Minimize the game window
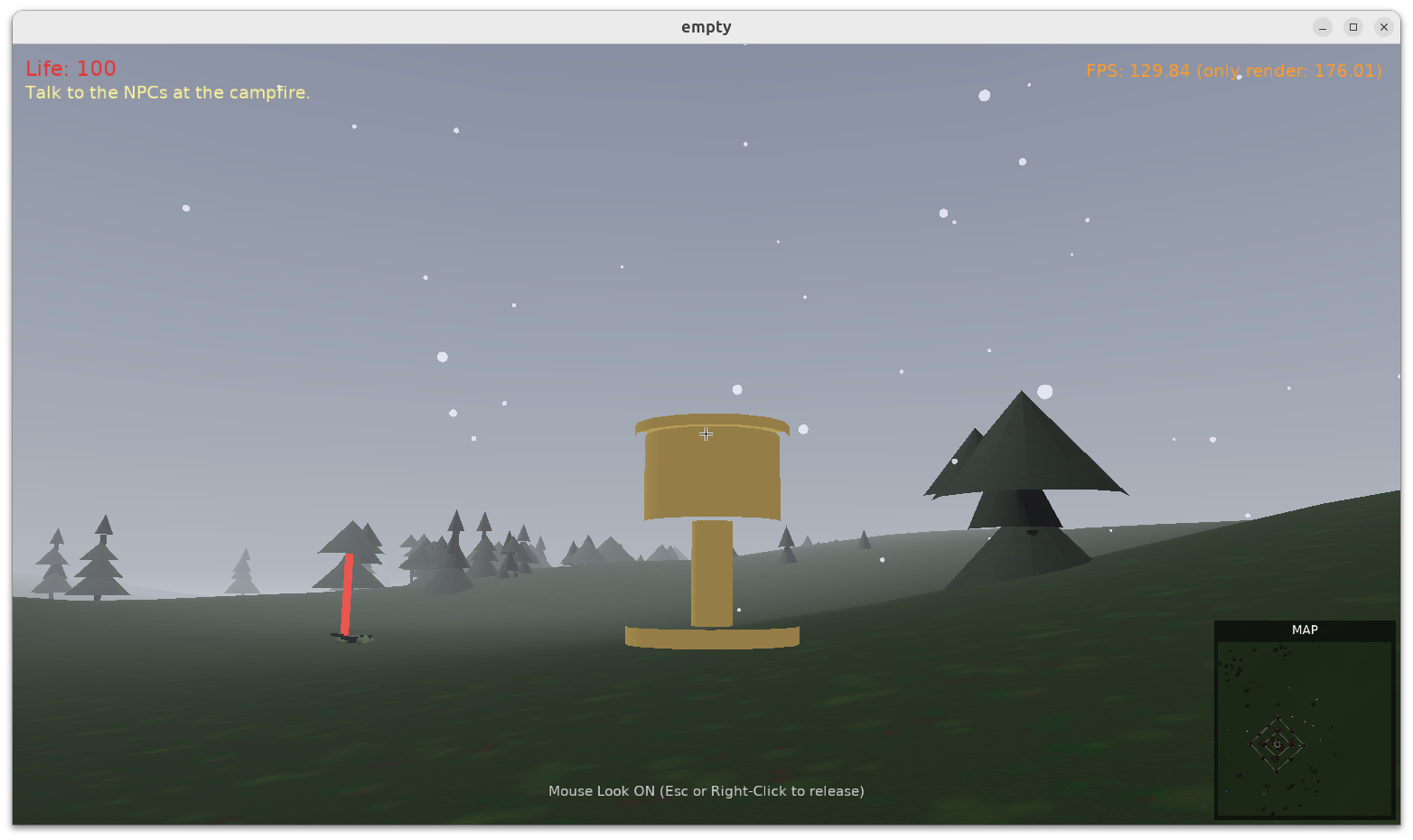Screen dimensions: 1413x840 1322,27
